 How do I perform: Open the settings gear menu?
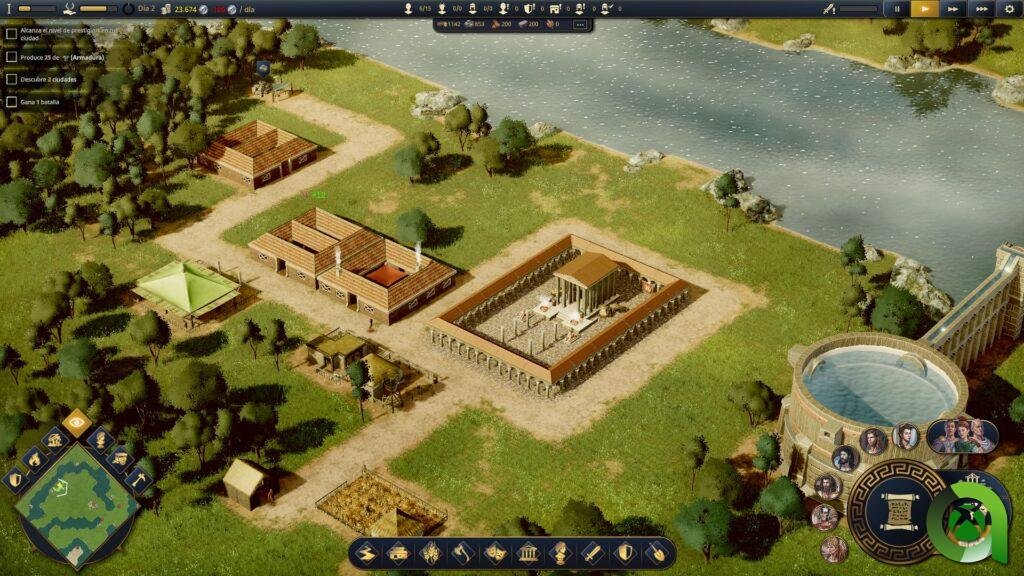1009,8
